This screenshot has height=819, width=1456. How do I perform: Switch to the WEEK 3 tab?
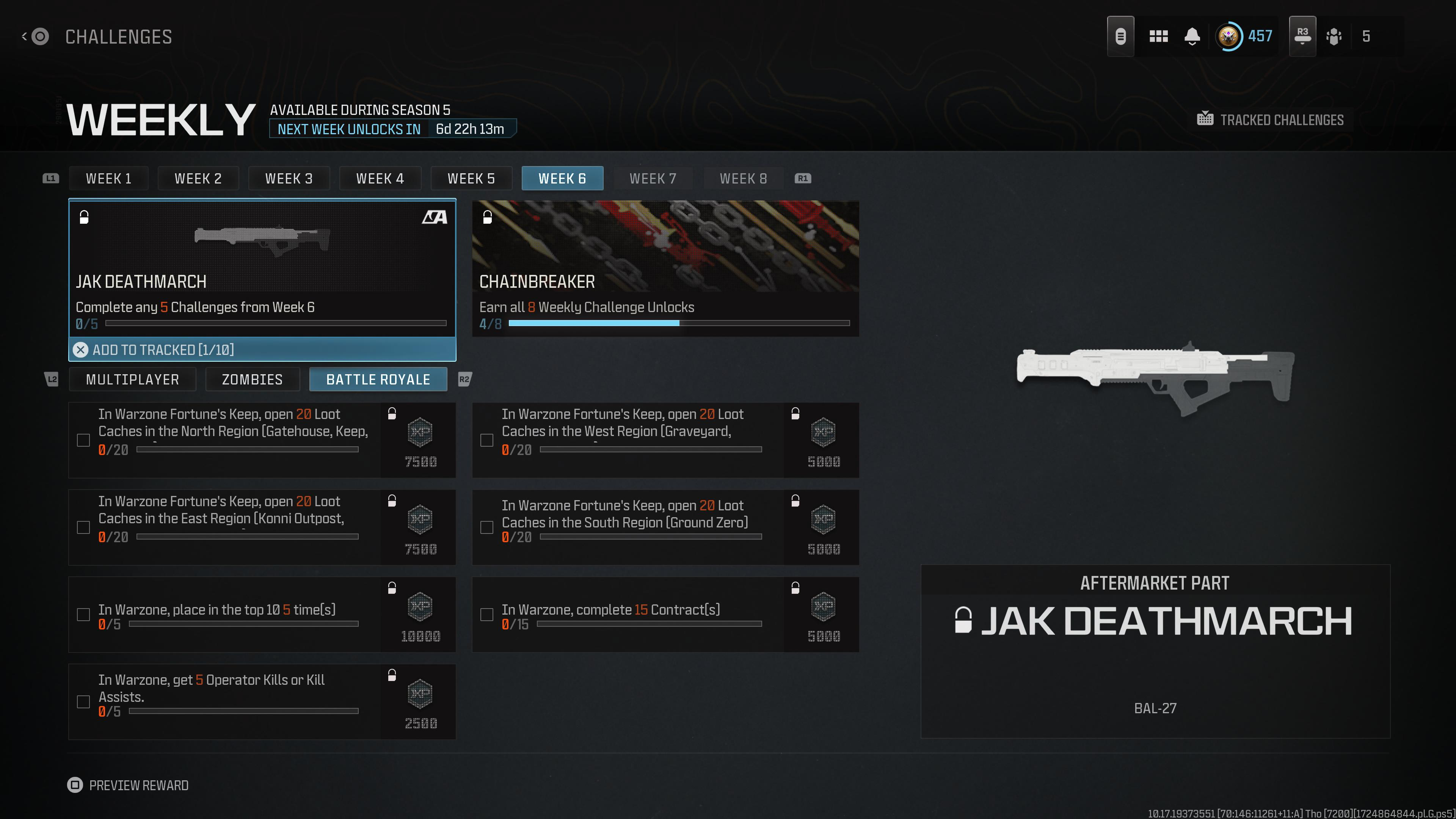(289, 178)
